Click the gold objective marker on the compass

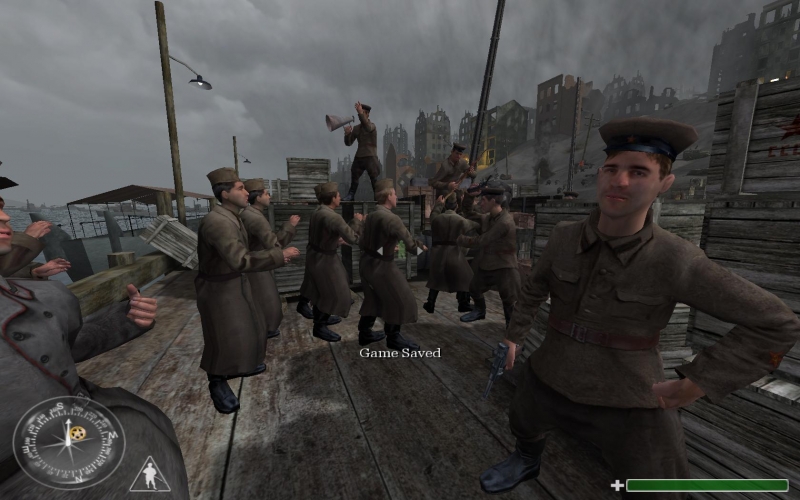(x=78, y=433)
